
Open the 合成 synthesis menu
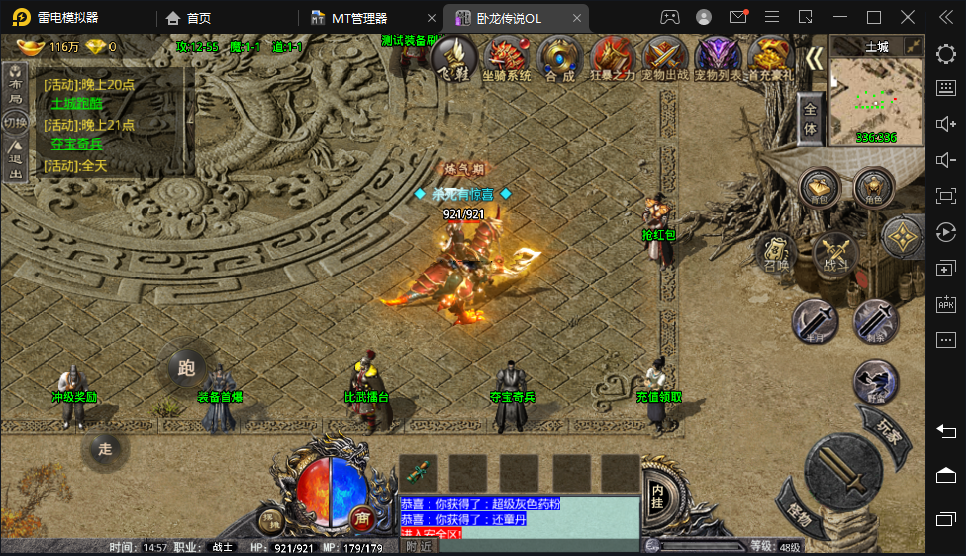[560, 59]
